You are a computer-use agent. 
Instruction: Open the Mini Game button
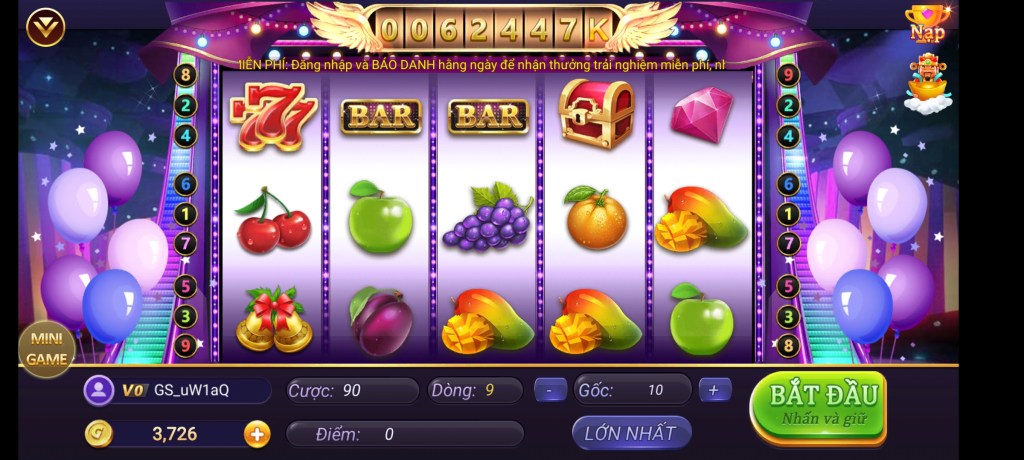(x=47, y=348)
